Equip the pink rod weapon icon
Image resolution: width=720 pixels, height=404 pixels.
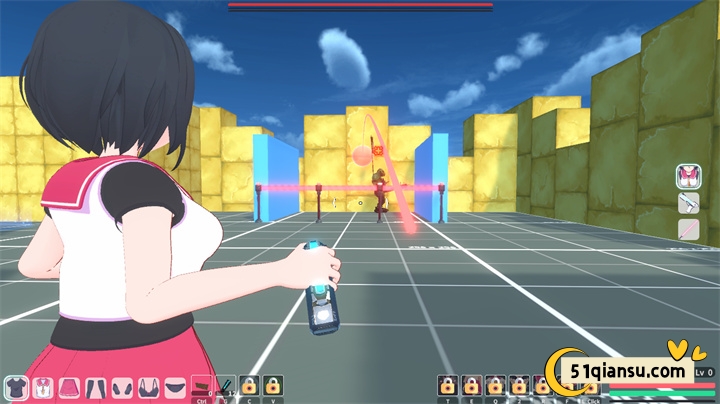coord(688,230)
